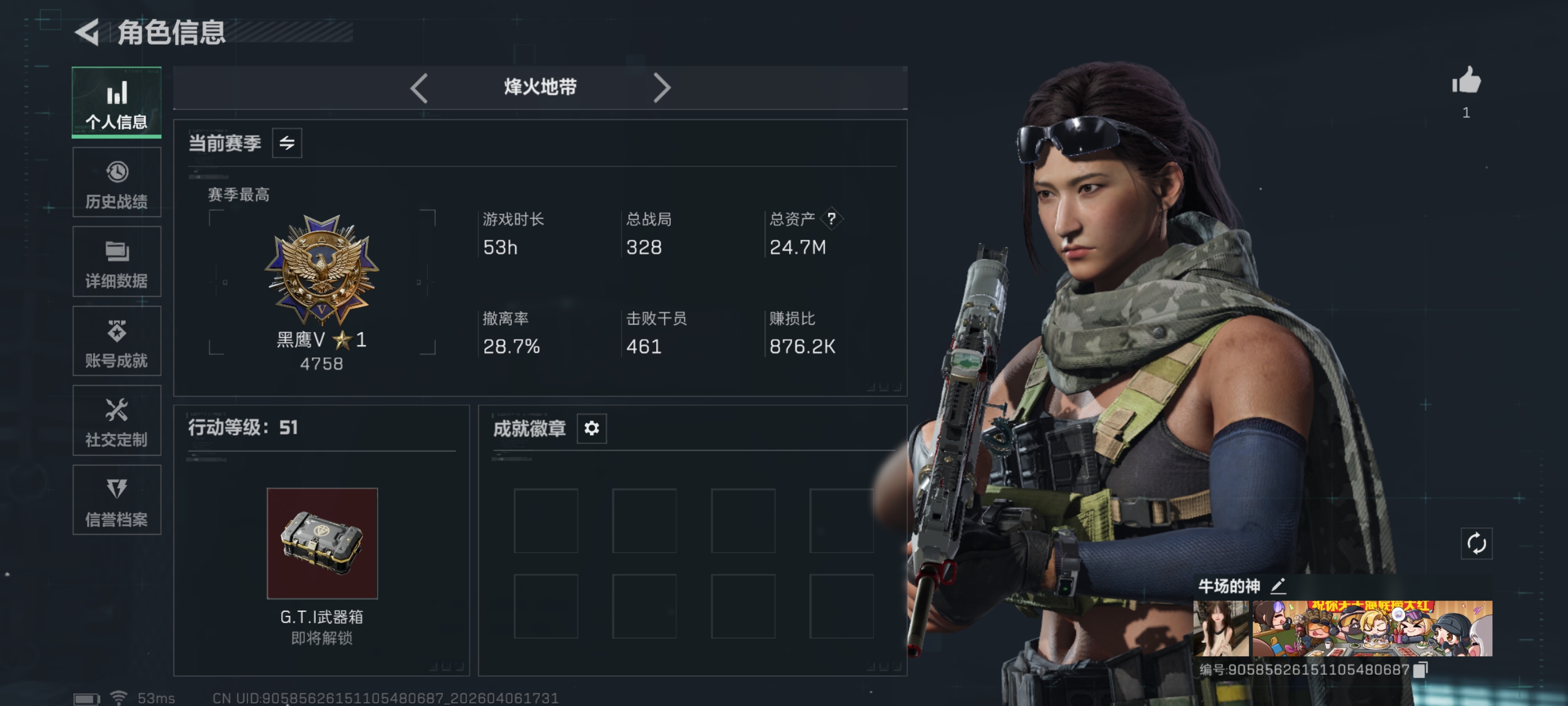The image size is (1568, 706).
Task: Switch to the next game mode arrow
Action: point(661,89)
